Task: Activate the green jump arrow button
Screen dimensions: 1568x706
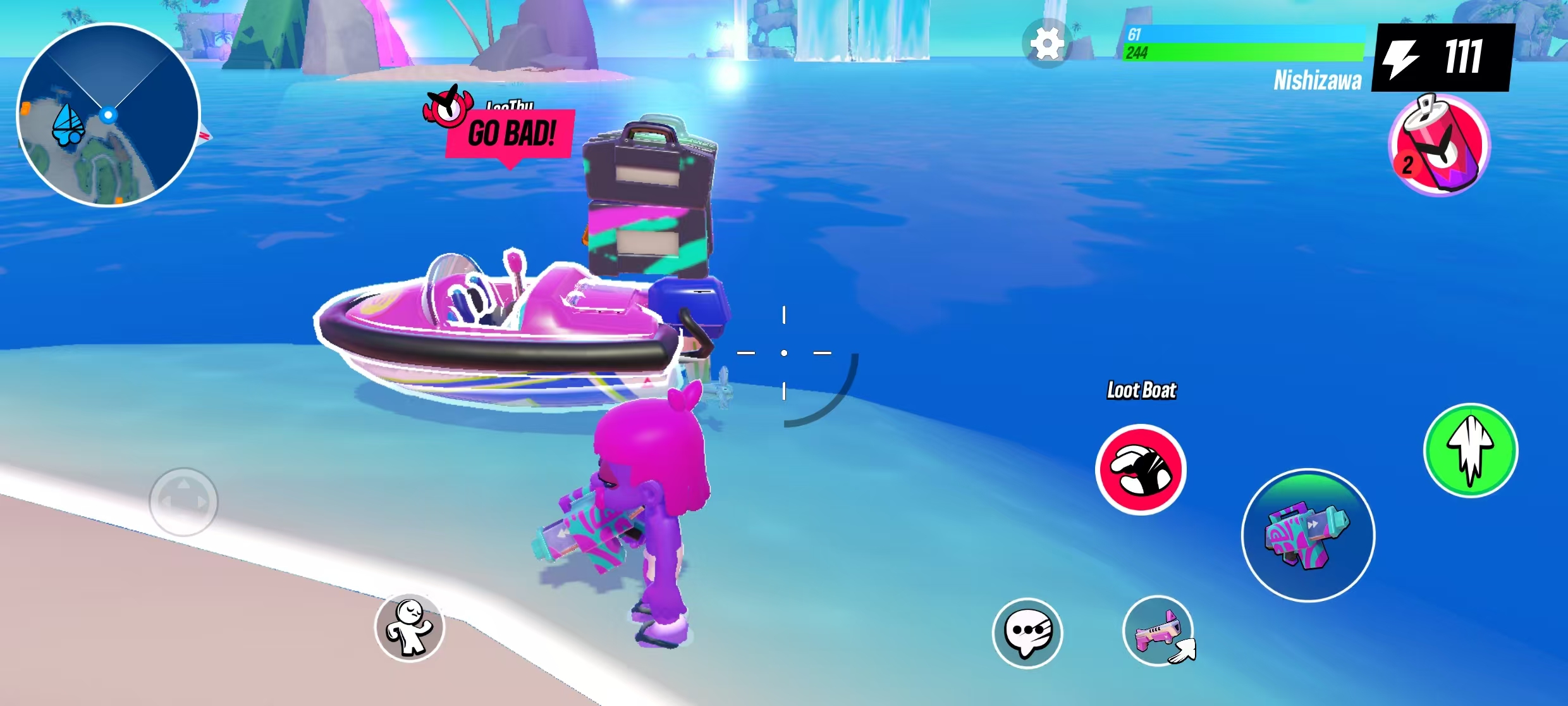Action: [1471, 450]
